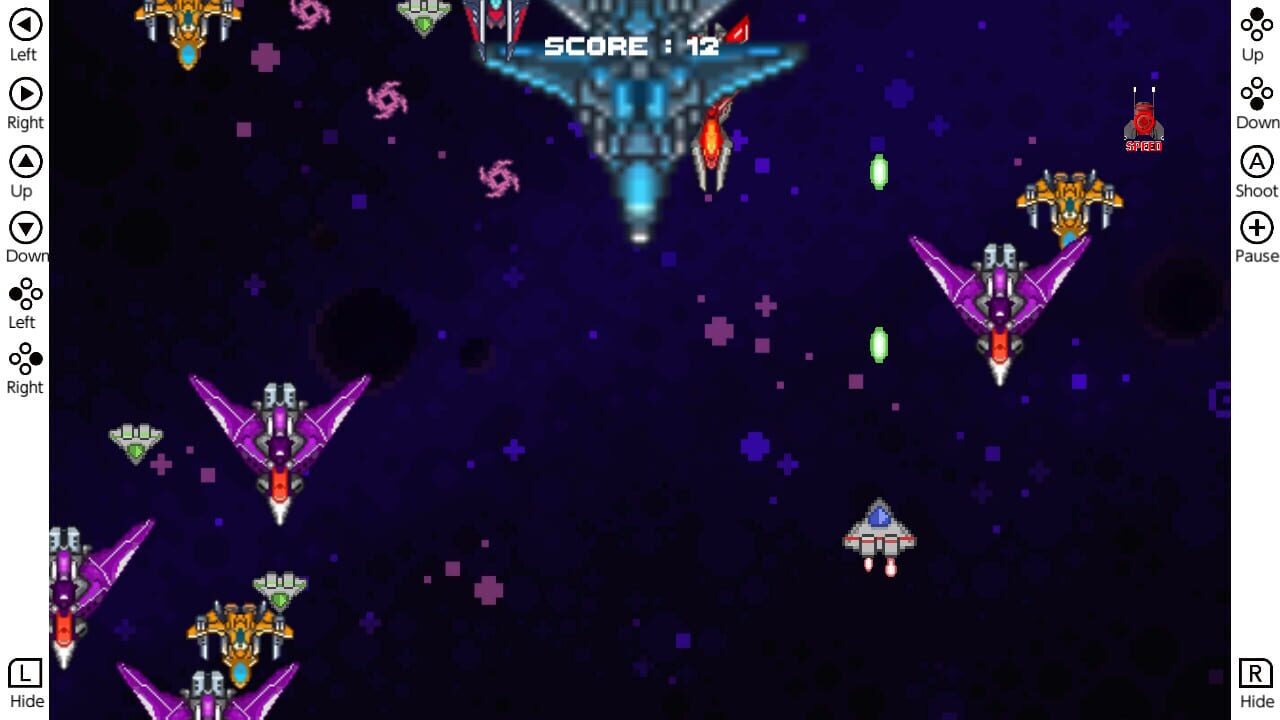Fire a shot with the A Shoot button
The height and width of the screenshot is (720, 1280).
pyautogui.click(x=1256, y=161)
